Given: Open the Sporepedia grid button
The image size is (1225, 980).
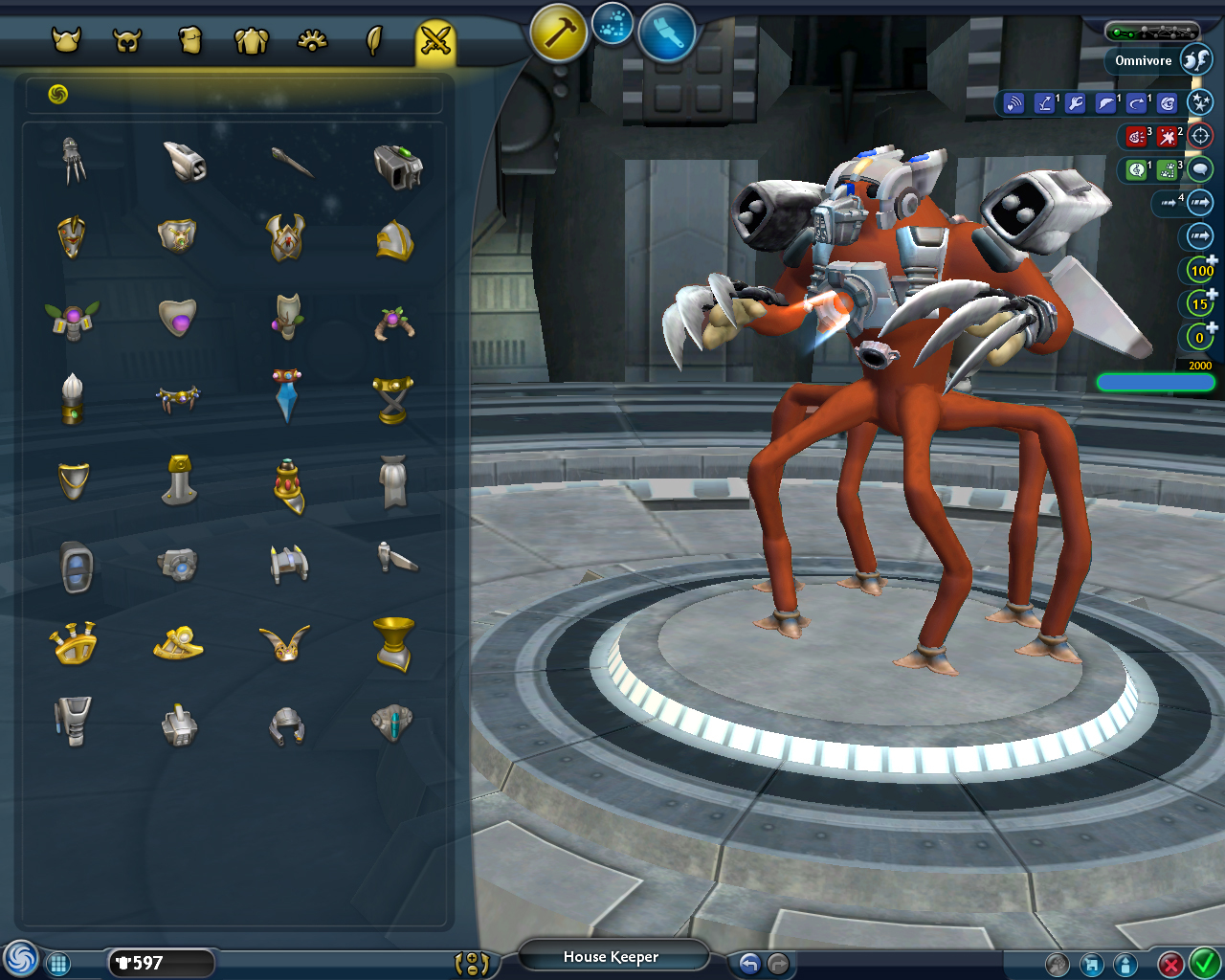Looking at the screenshot, I should point(58,964).
